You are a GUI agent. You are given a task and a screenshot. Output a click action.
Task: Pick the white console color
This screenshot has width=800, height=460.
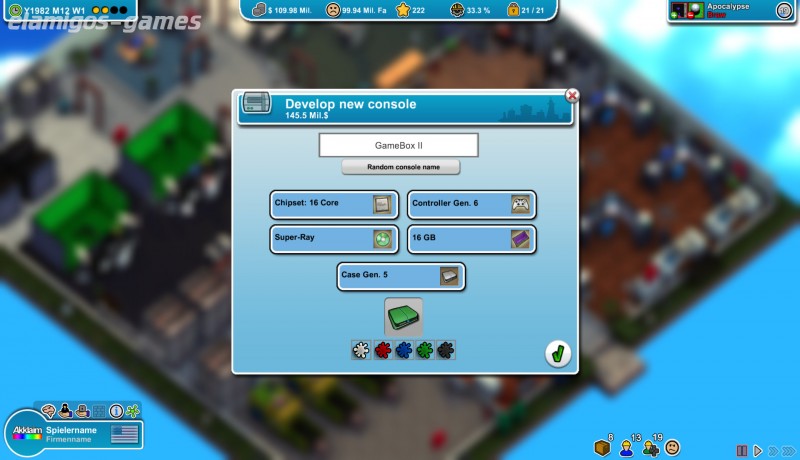pos(361,350)
